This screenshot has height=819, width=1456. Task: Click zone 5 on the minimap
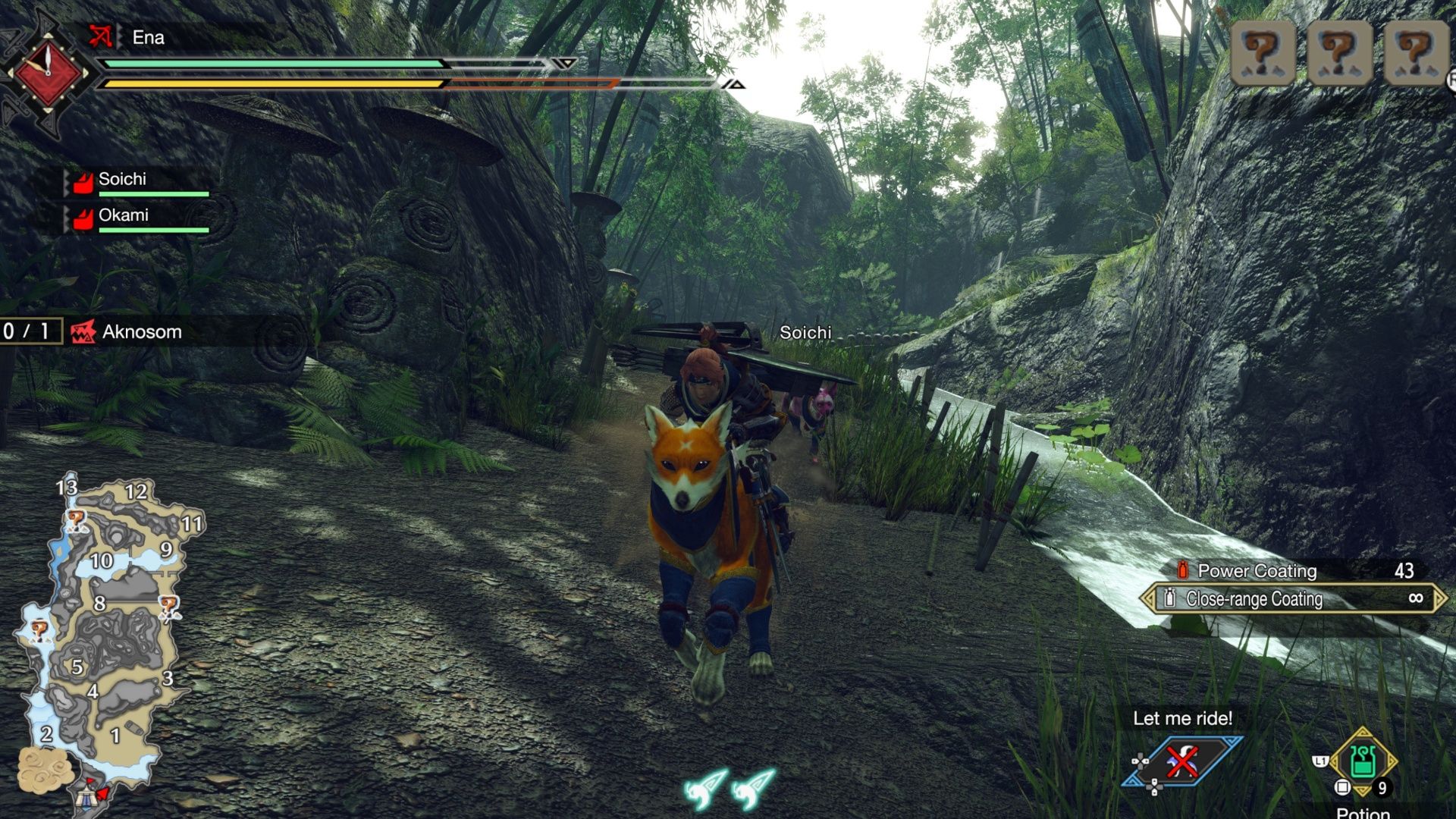(x=76, y=667)
